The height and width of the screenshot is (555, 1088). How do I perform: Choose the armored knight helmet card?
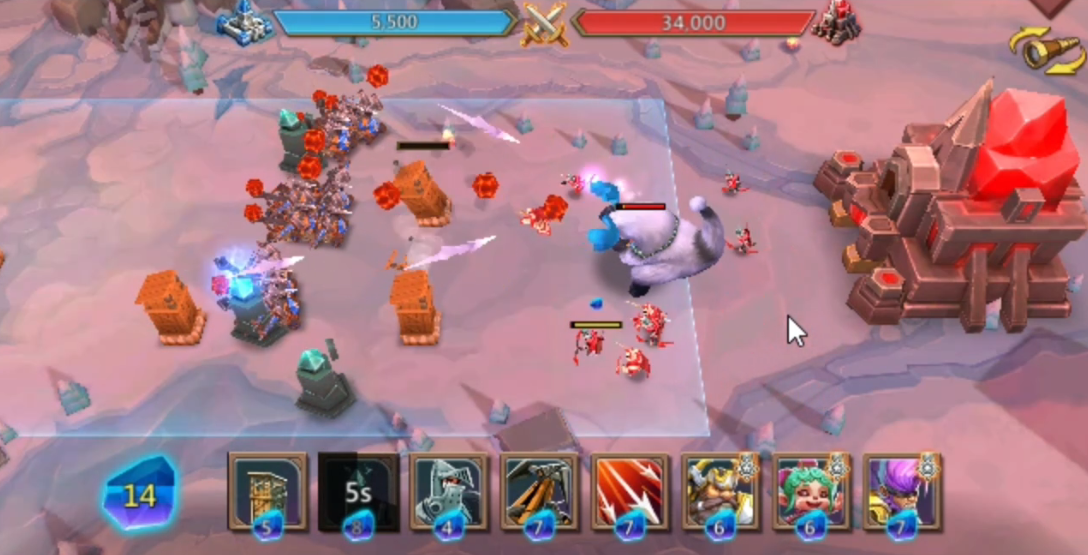(449, 490)
